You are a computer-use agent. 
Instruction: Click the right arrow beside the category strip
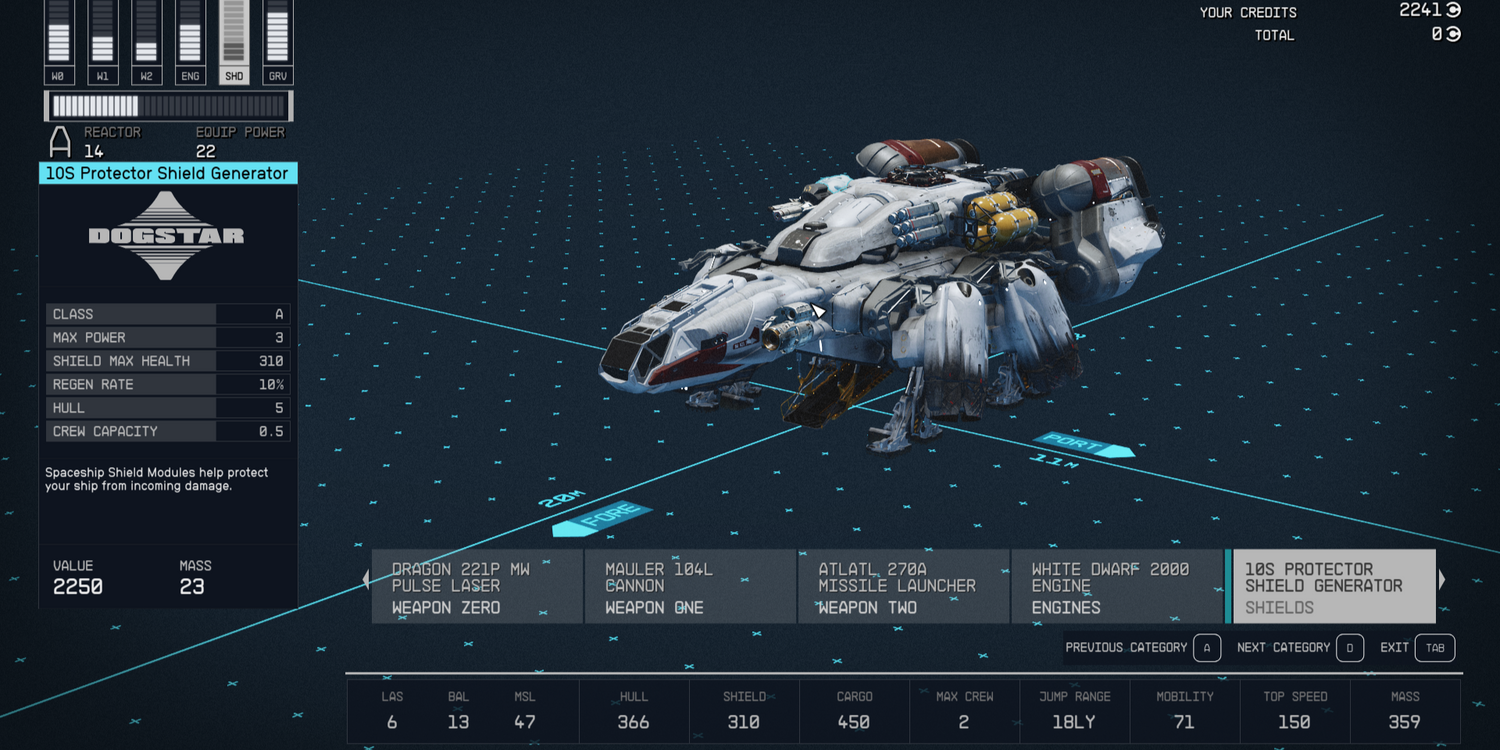pos(1442,579)
